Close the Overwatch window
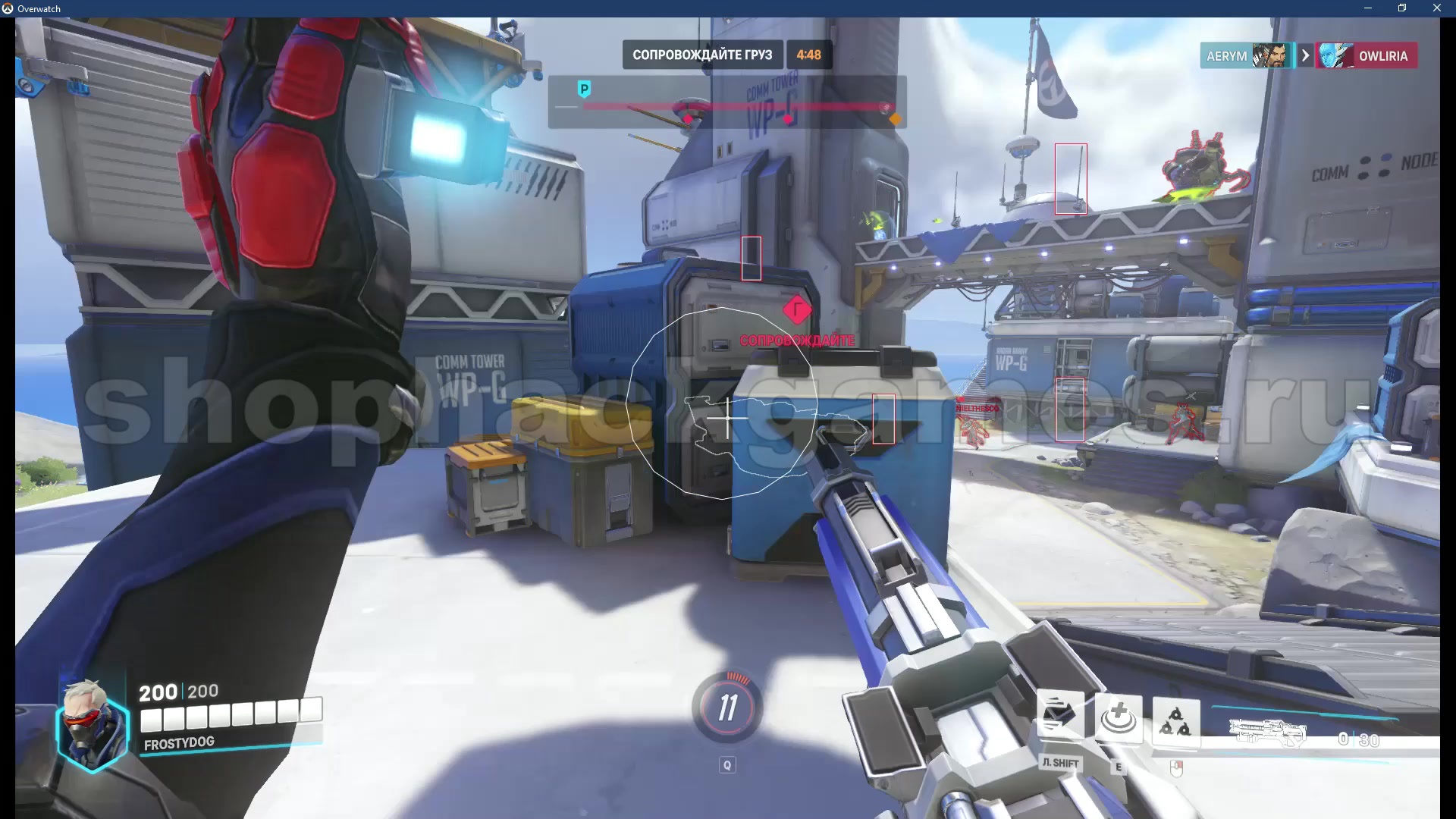Viewport: 1456px width, 819px height. click(1436, 8)
